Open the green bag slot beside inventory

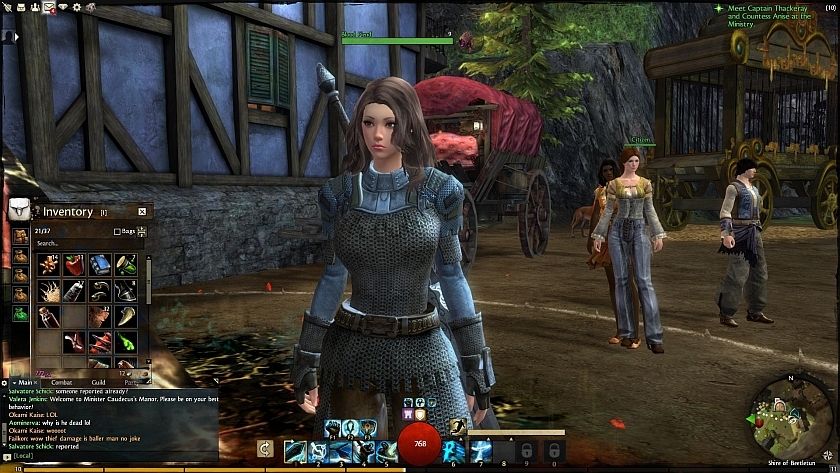(19, 314)
